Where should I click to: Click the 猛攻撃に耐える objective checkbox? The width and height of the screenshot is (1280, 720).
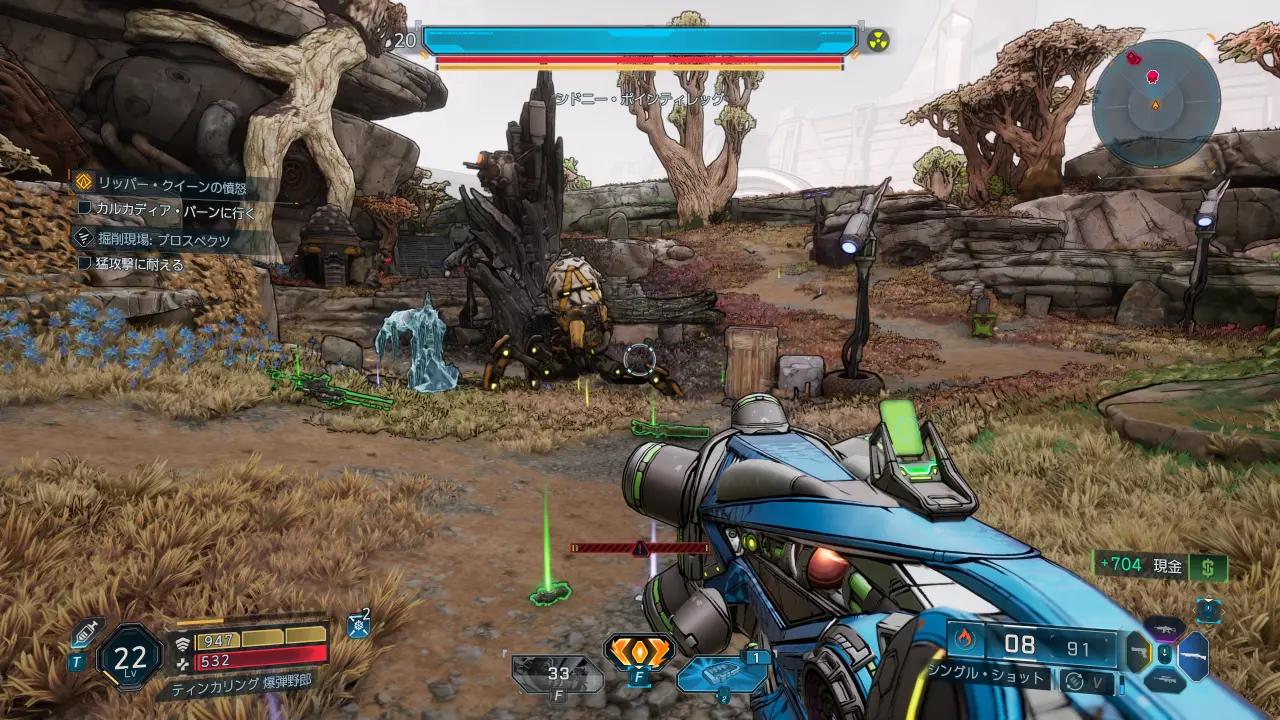(86, 264)
